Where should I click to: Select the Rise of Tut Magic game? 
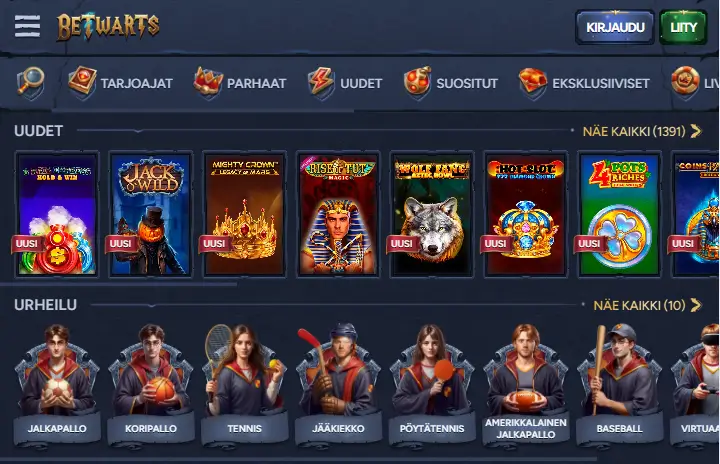pyautogui.click(x=338, y=214)
